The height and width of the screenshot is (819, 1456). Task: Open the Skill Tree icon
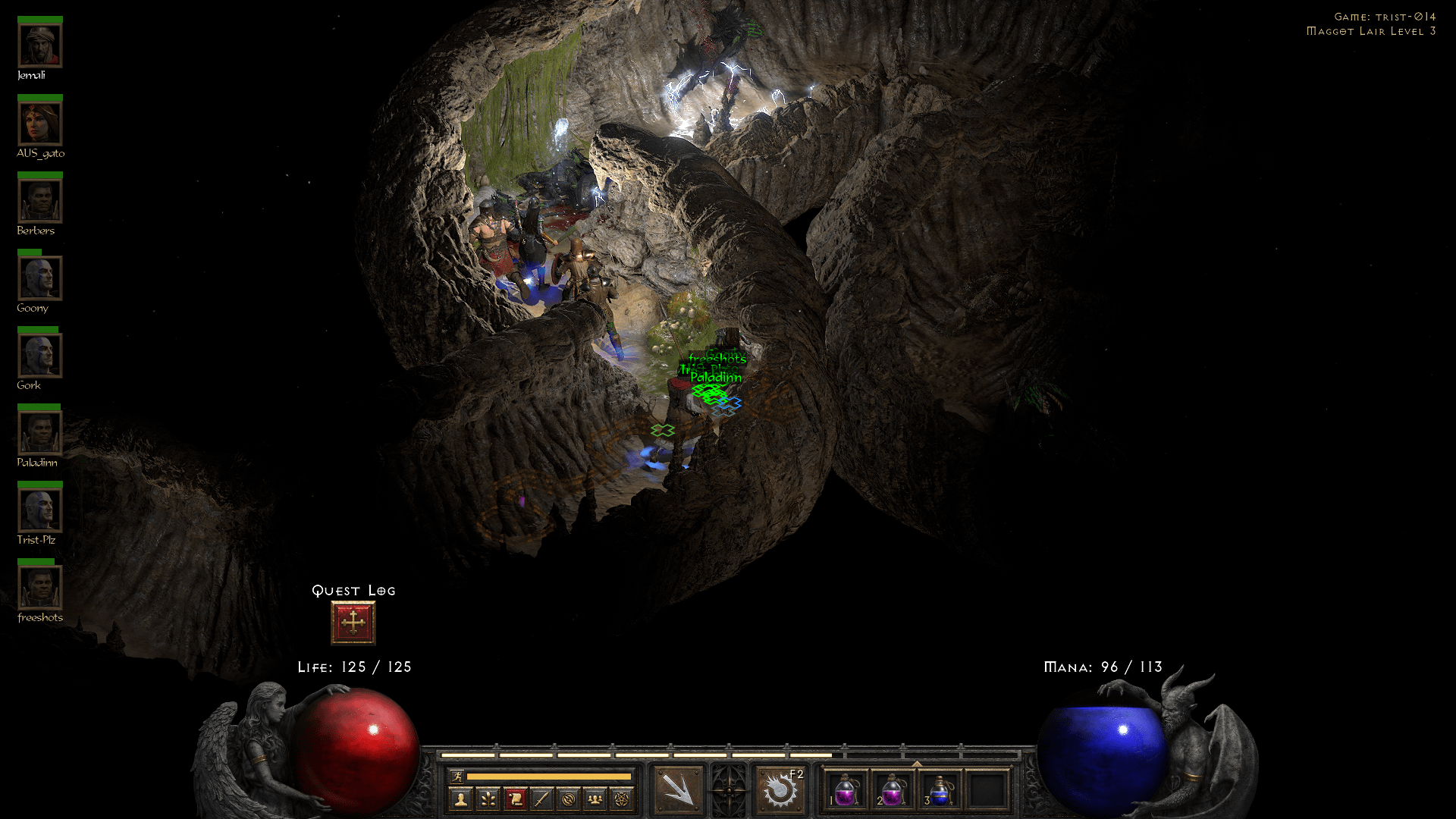coord(489,797)
